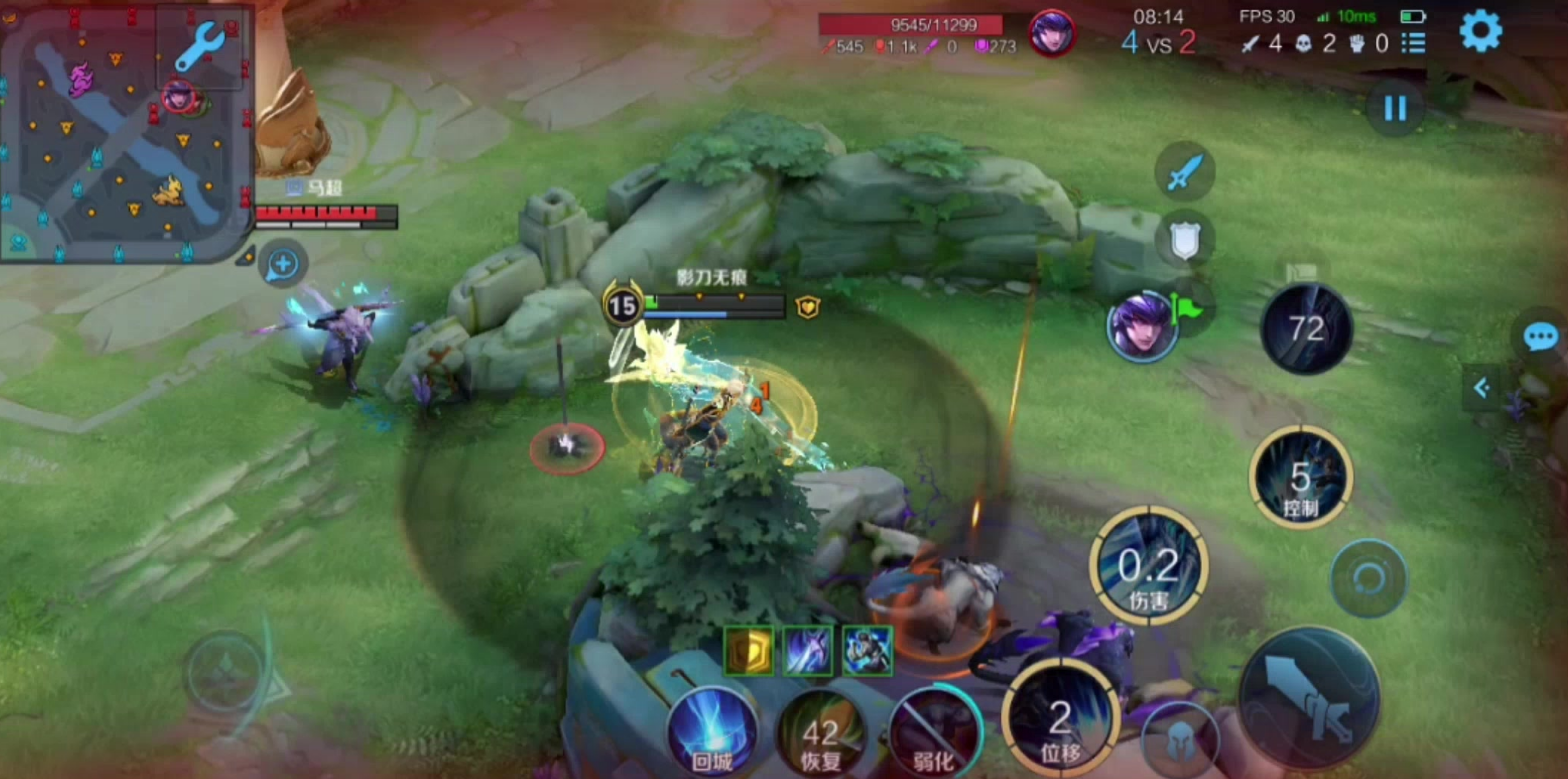The image size is (1568, 779).
Task: Click the enemy hero portrait beside health bar
Action: (1051, 33)
